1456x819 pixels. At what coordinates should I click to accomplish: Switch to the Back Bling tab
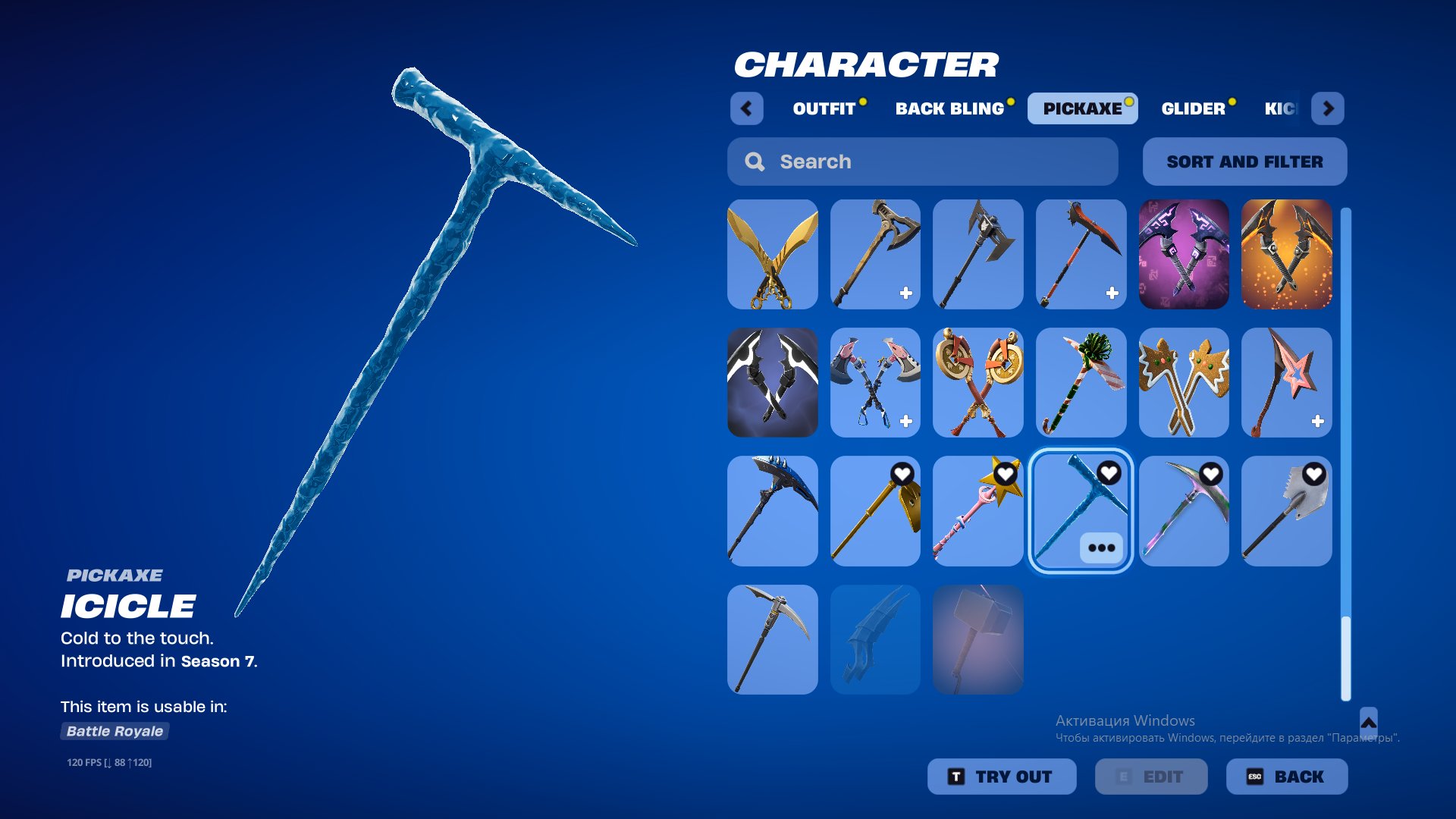950,108
